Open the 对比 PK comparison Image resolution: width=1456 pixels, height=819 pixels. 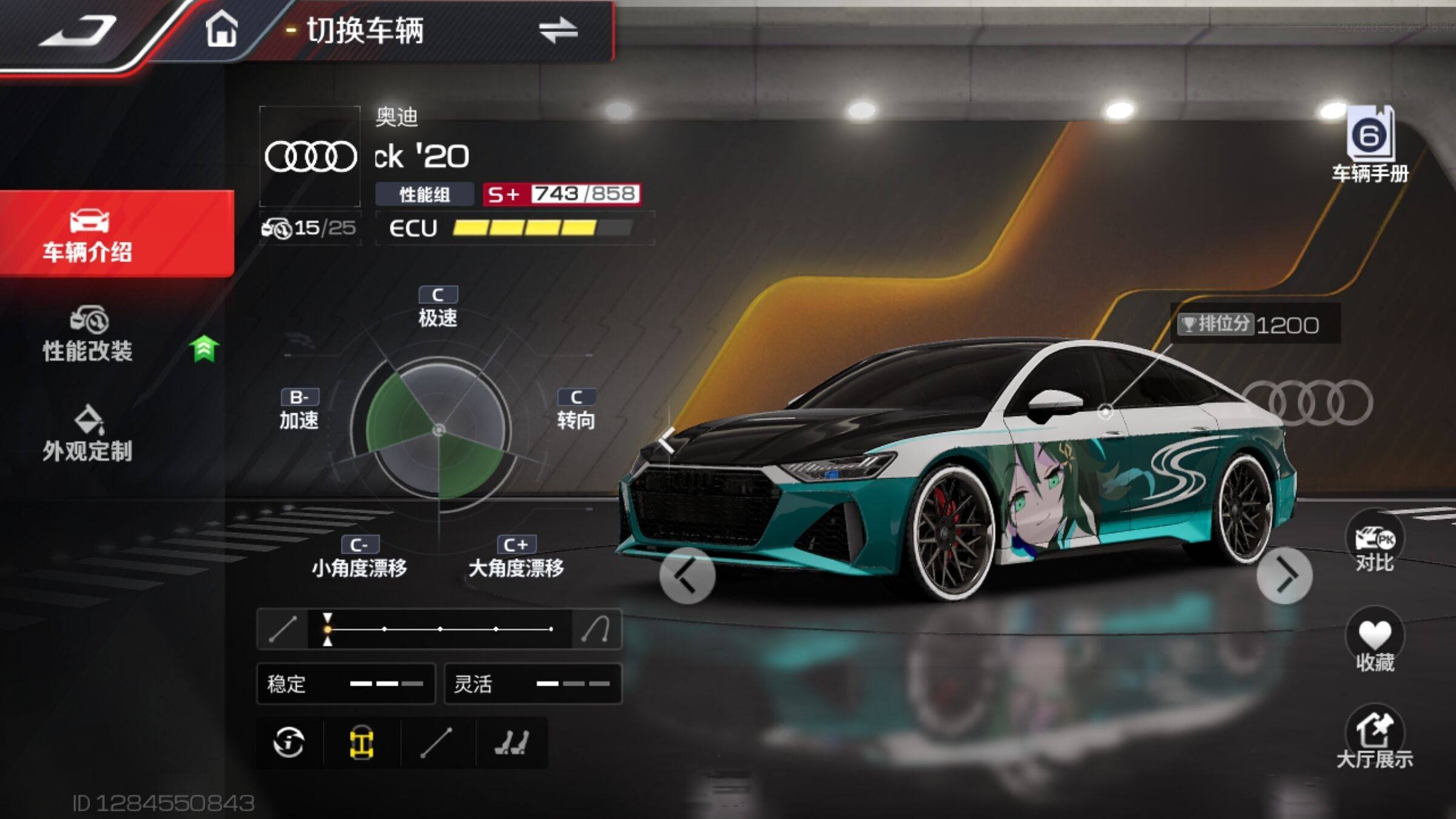coord(1374,544)
